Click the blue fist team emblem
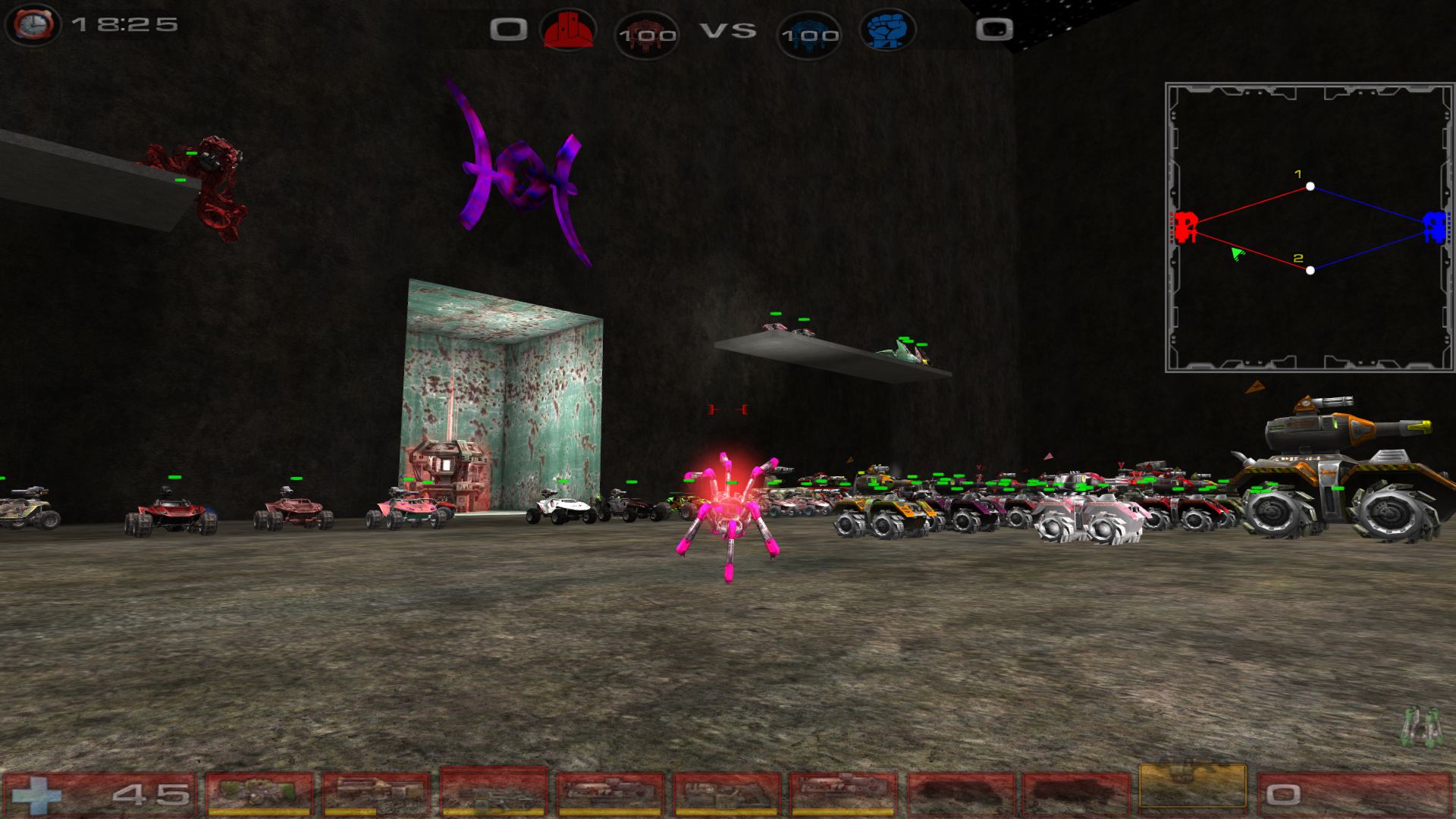 click(x=886, y=31)
